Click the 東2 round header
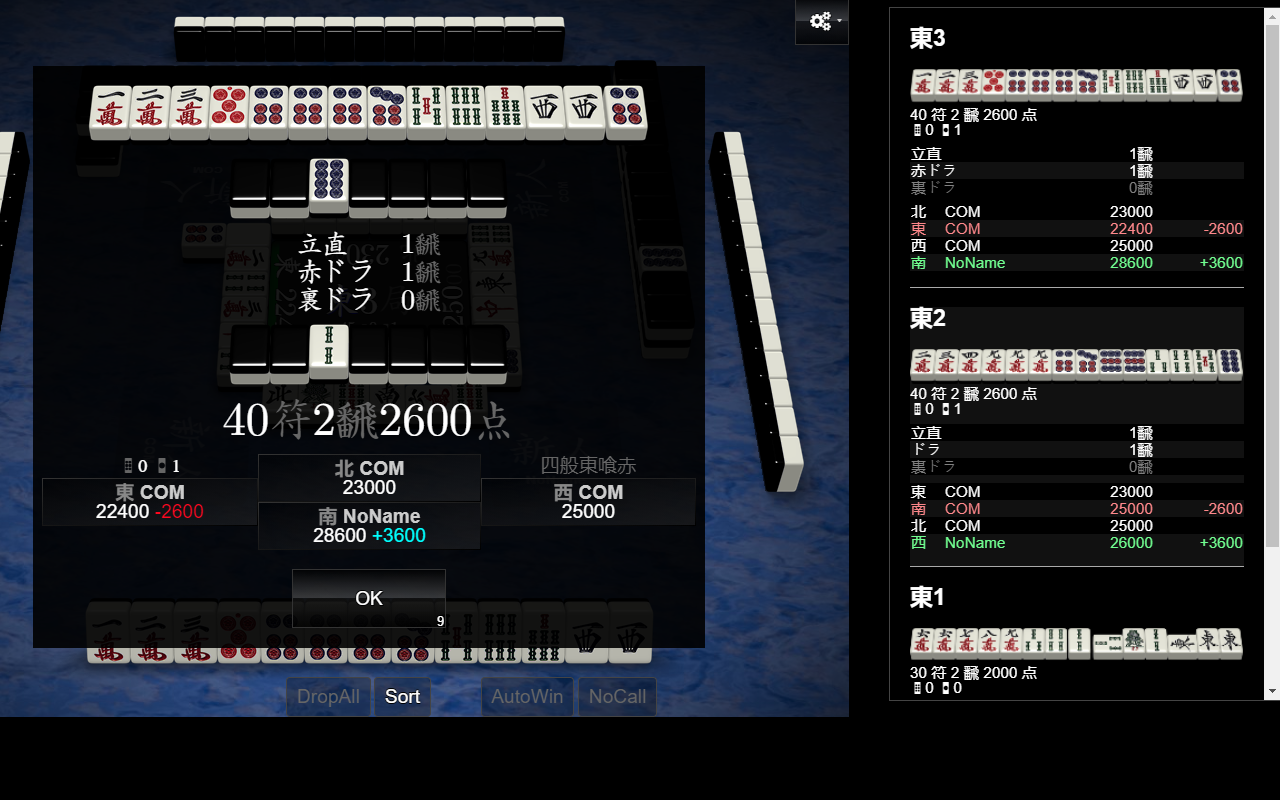1280x800 pixels. pyautogui.click(x=924, y=318)
